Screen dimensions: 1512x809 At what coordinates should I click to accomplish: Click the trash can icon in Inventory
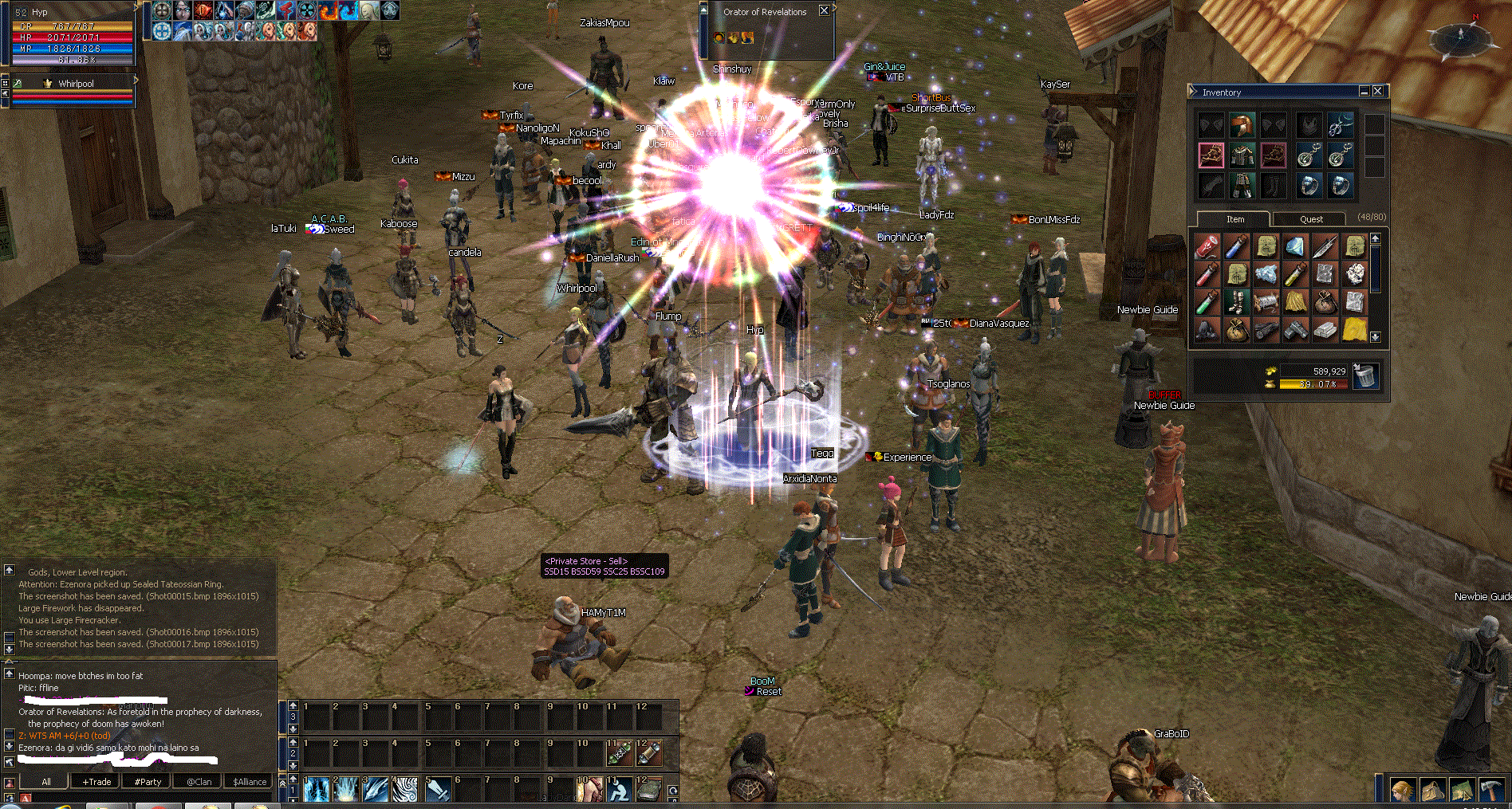(x=1365, y=375)
